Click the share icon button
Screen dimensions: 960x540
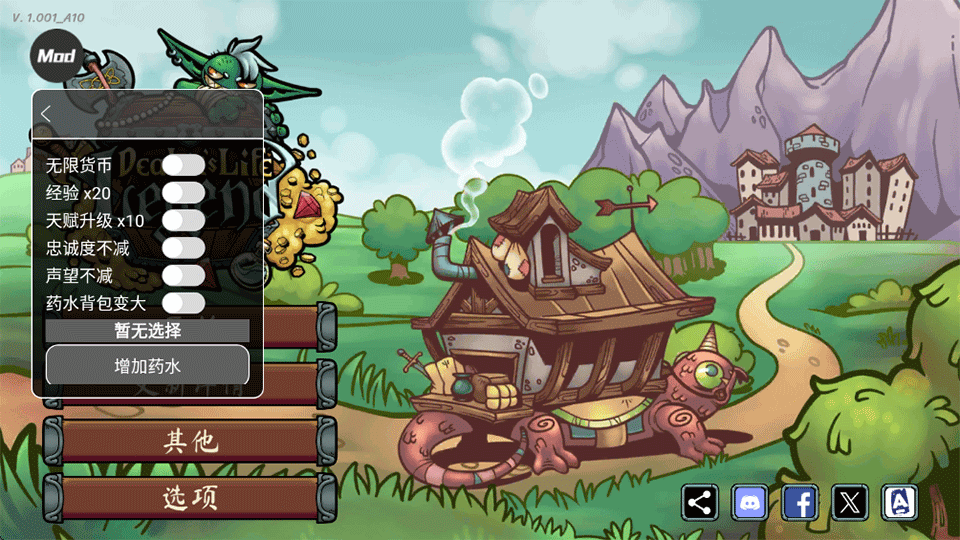701,502
